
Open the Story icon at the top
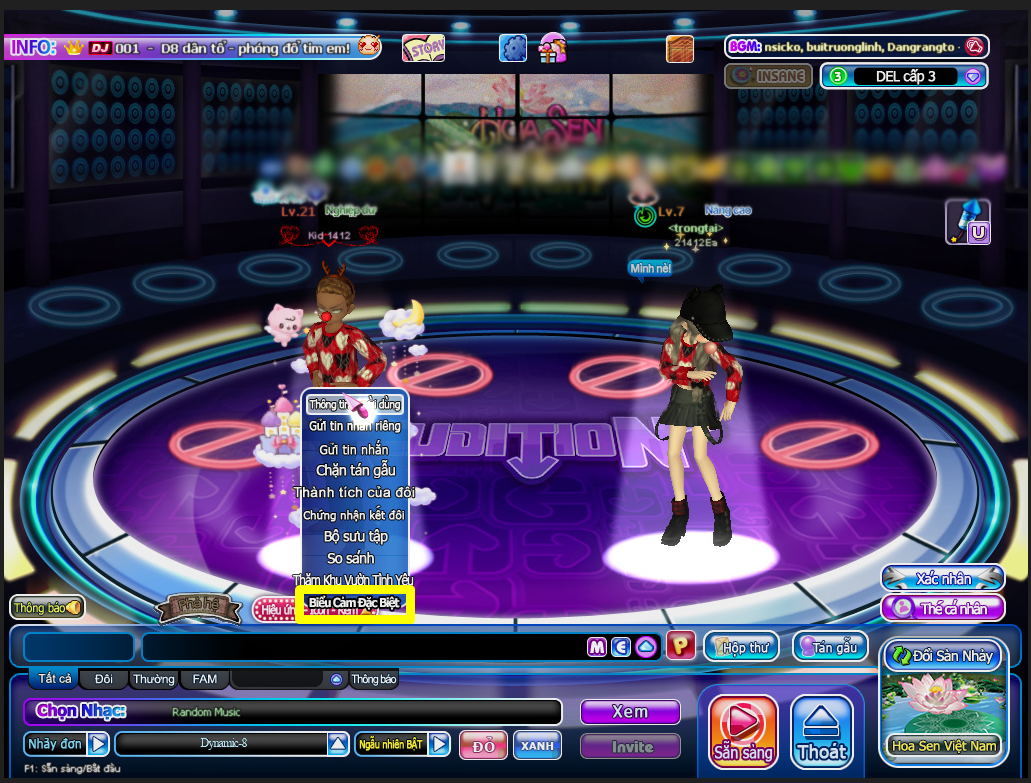(423, 47)
